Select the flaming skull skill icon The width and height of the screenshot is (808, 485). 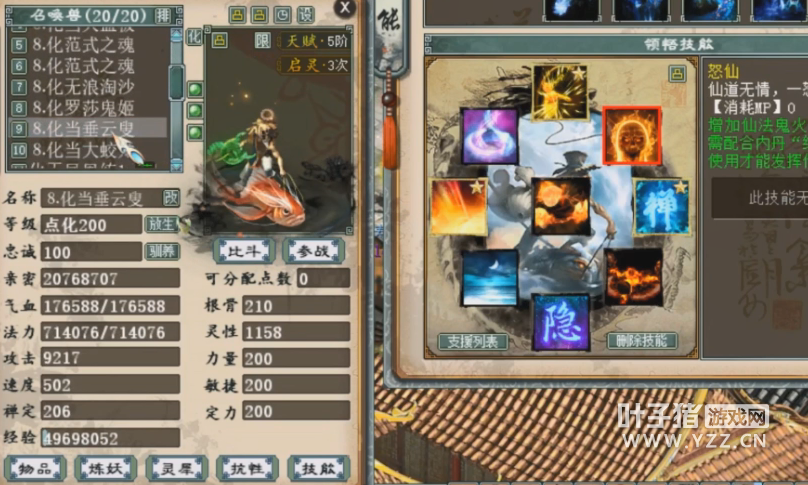(631, 135)
